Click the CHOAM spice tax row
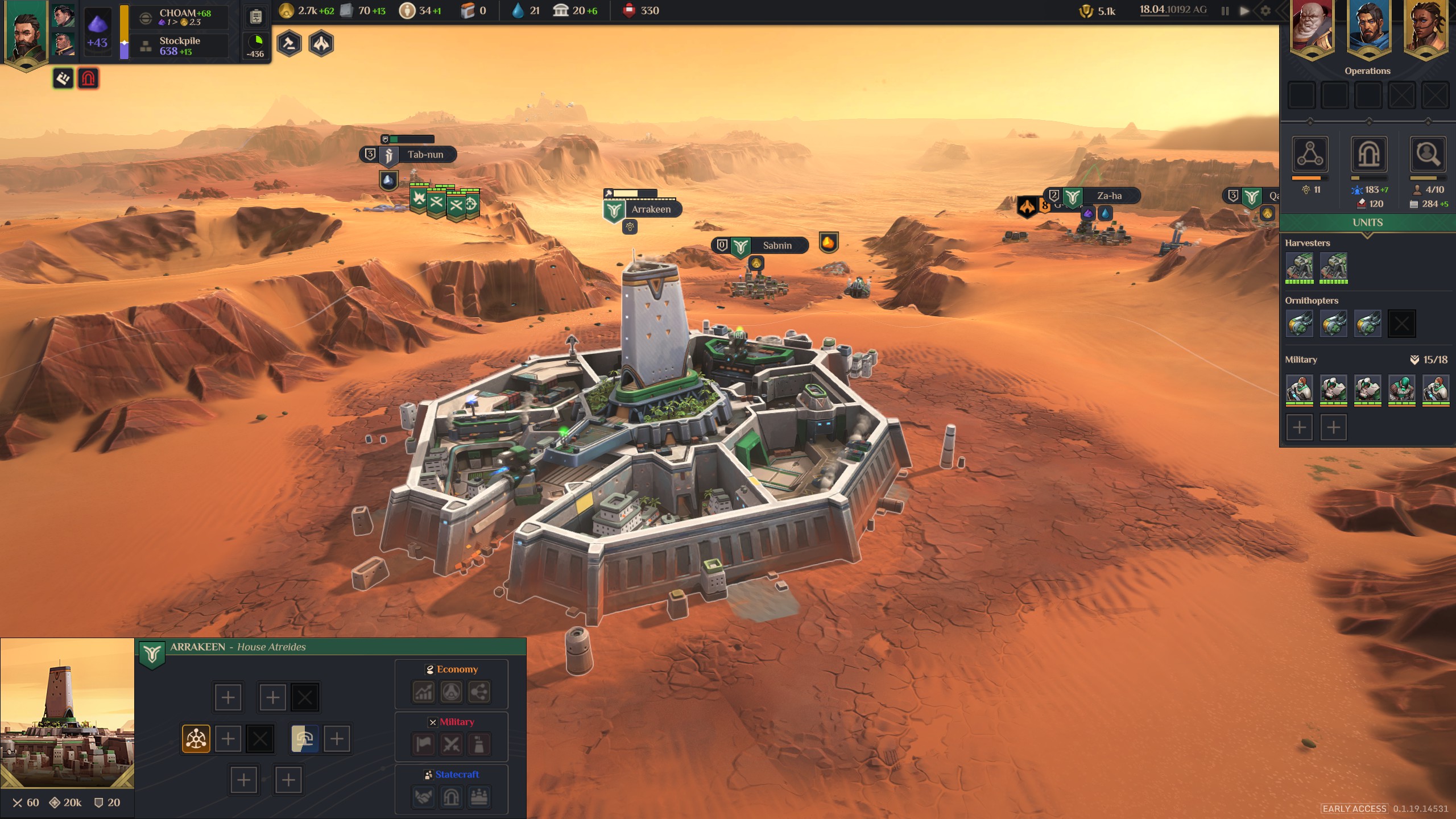This screenshot has width=1456, height=819. pos(180,17)
